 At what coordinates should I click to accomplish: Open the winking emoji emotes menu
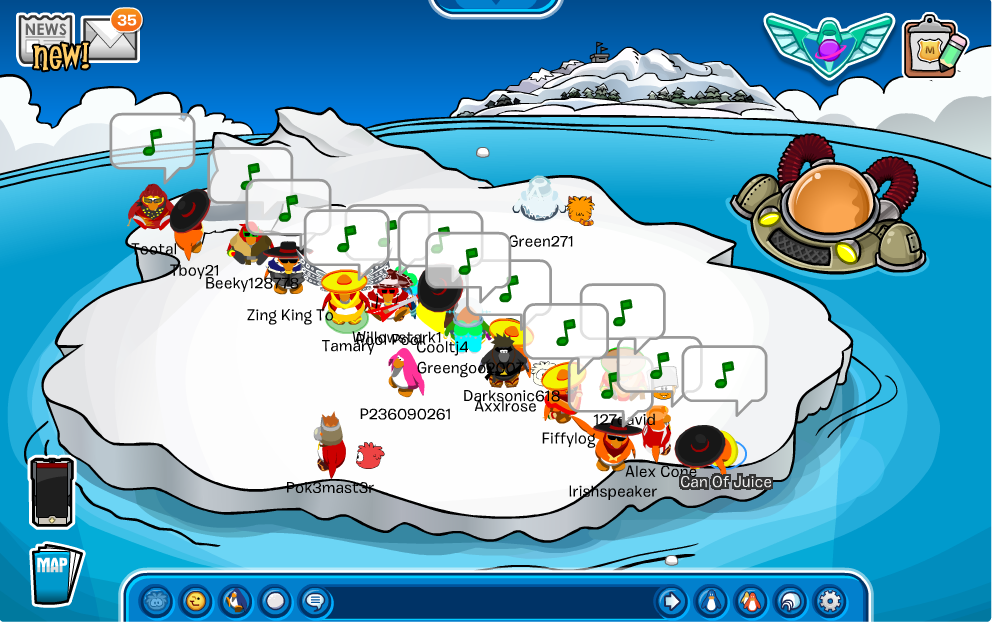coord(196,601)
